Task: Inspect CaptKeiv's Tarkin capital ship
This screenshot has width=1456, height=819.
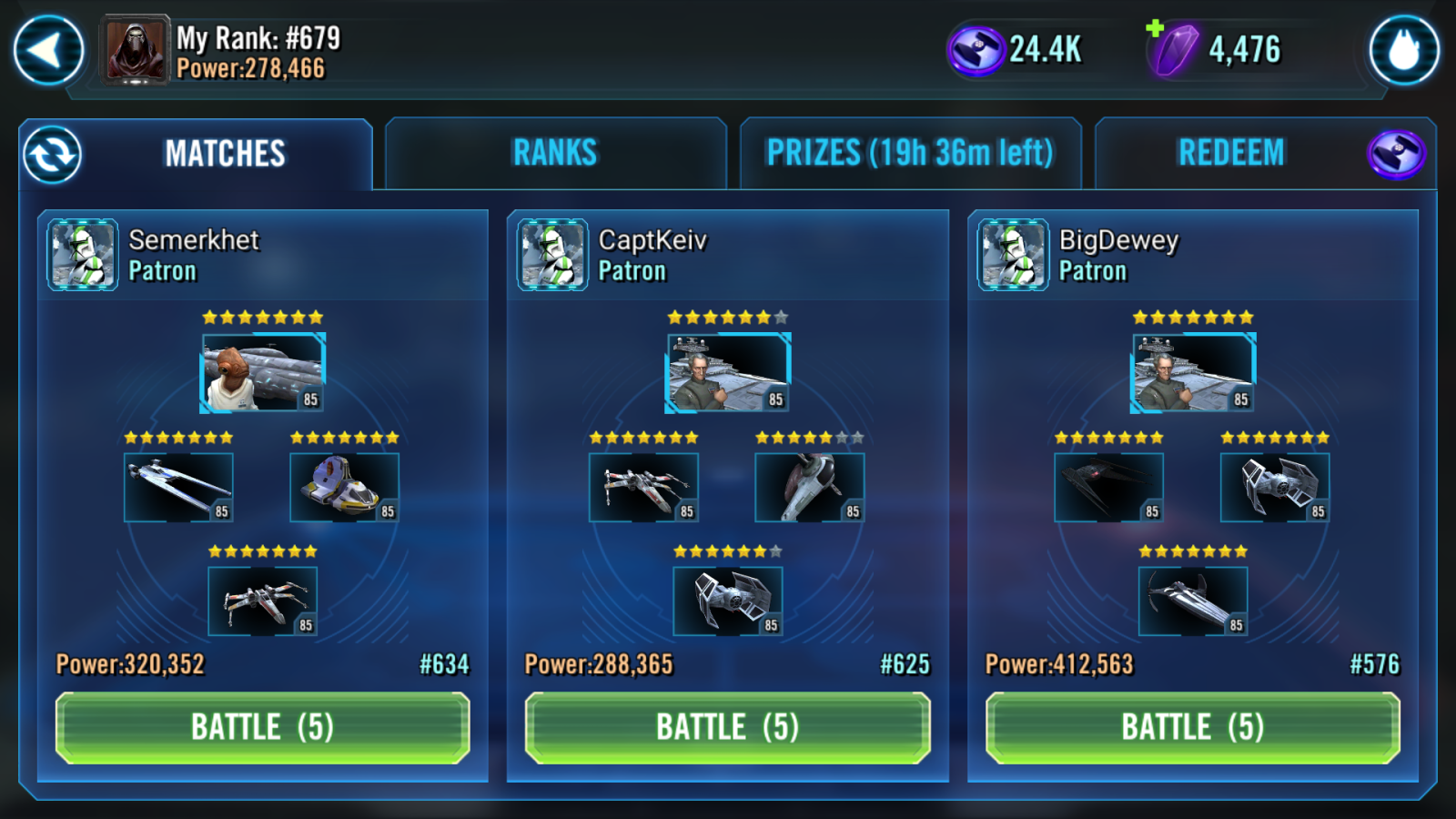Action: point(728,372)
